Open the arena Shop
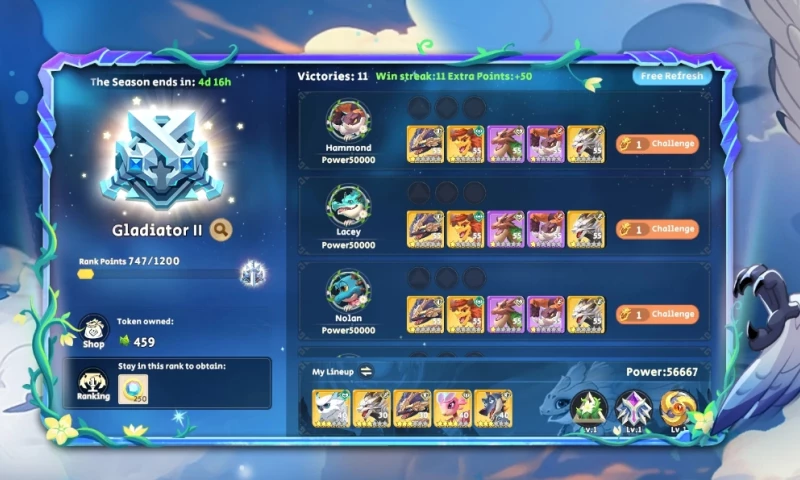 (93, 331)
